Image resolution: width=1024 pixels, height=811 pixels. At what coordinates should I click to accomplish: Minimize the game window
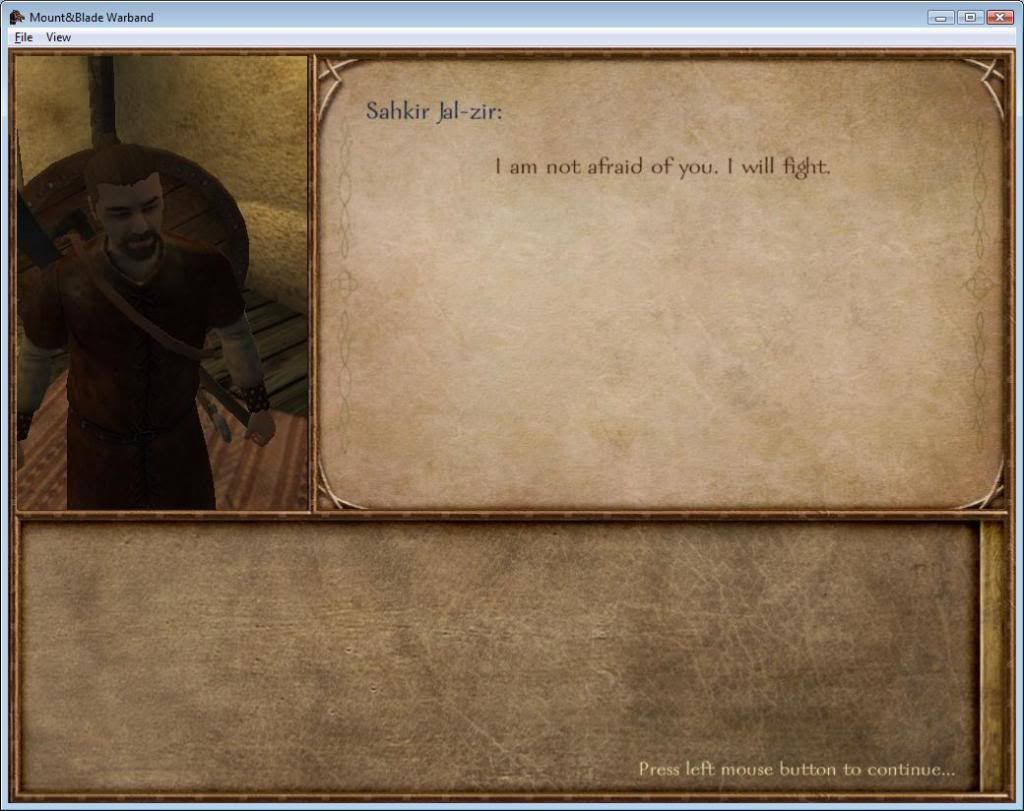click(941, 17)
